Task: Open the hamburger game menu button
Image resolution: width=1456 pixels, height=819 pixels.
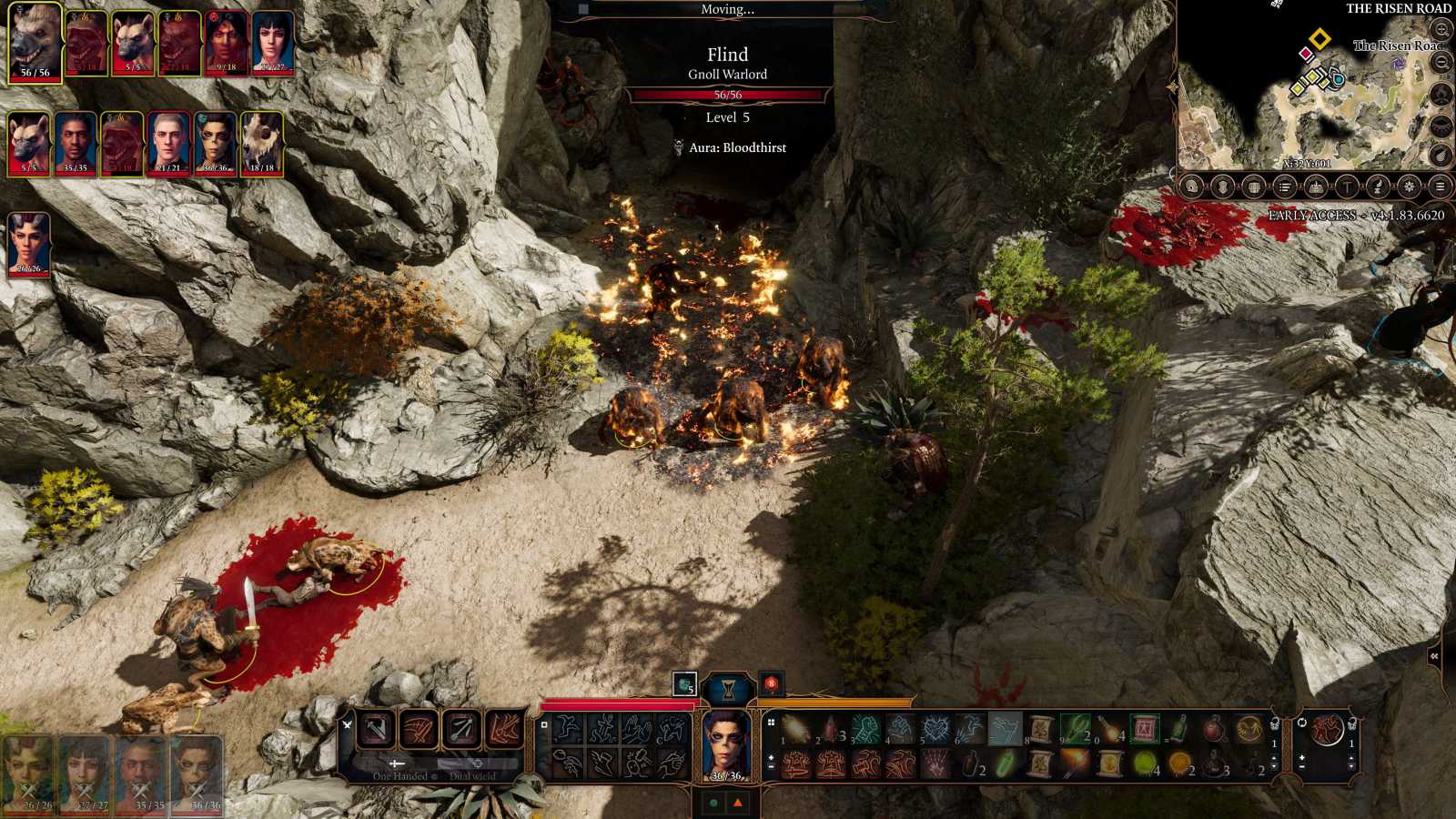Action: [1440, 187]
